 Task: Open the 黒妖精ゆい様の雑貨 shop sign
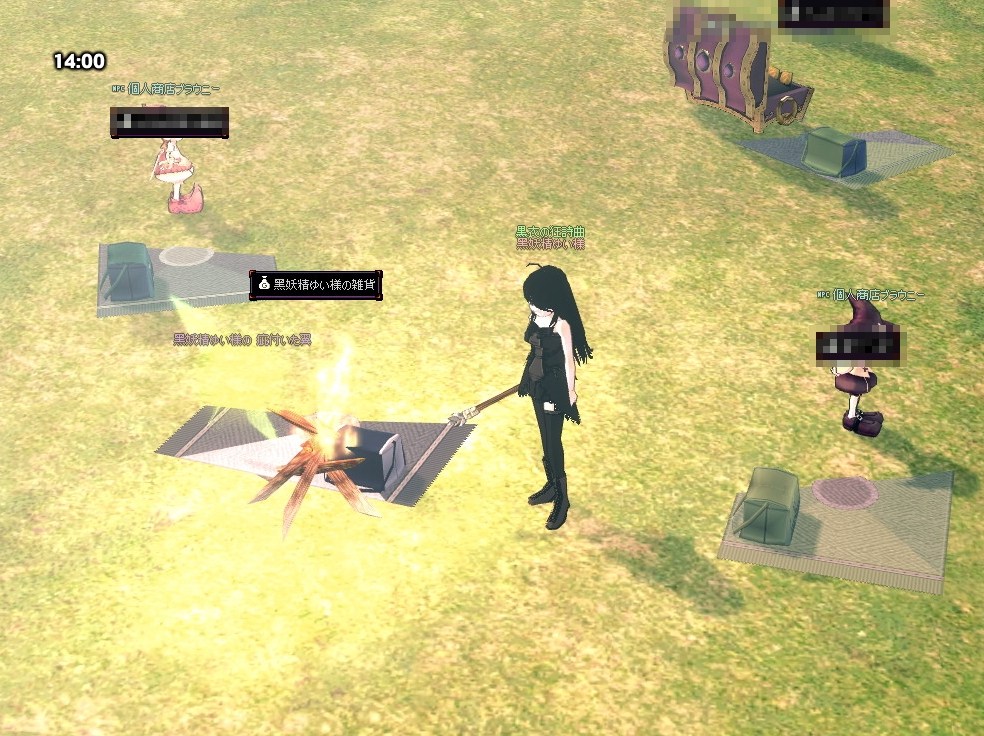[316, 285]
